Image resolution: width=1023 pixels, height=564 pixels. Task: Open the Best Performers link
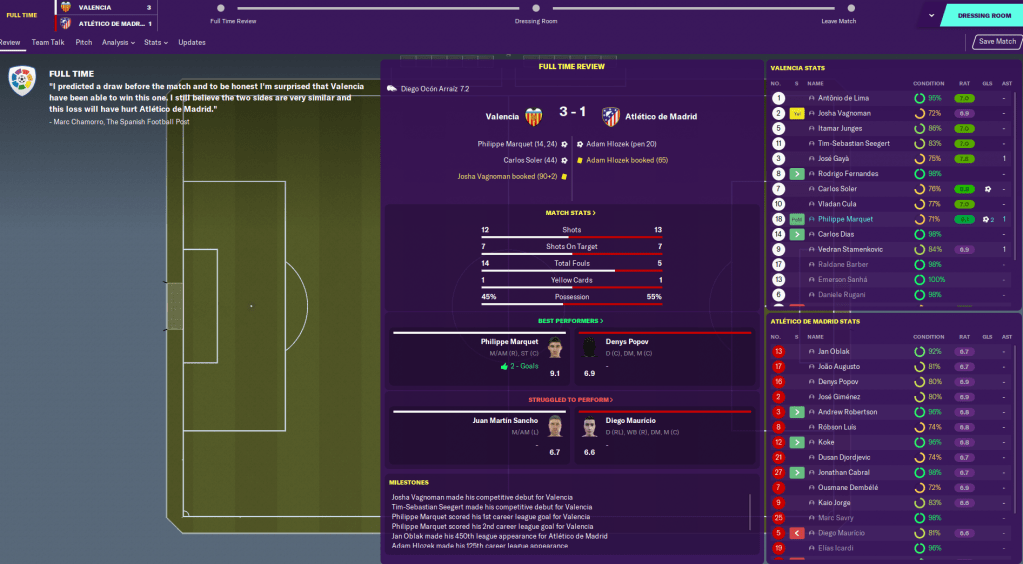571,321
